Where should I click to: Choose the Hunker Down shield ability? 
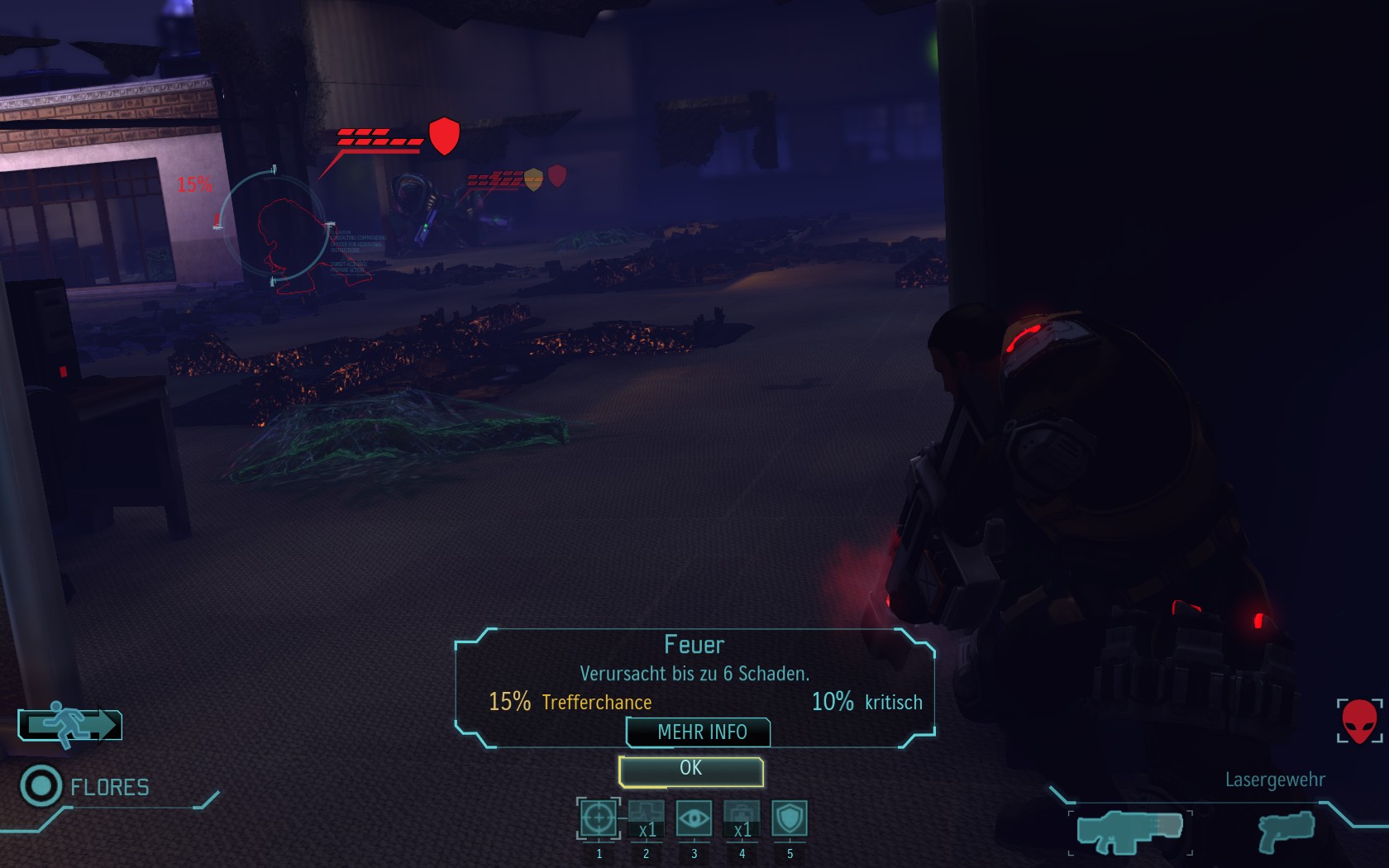(x=790, y=818)
